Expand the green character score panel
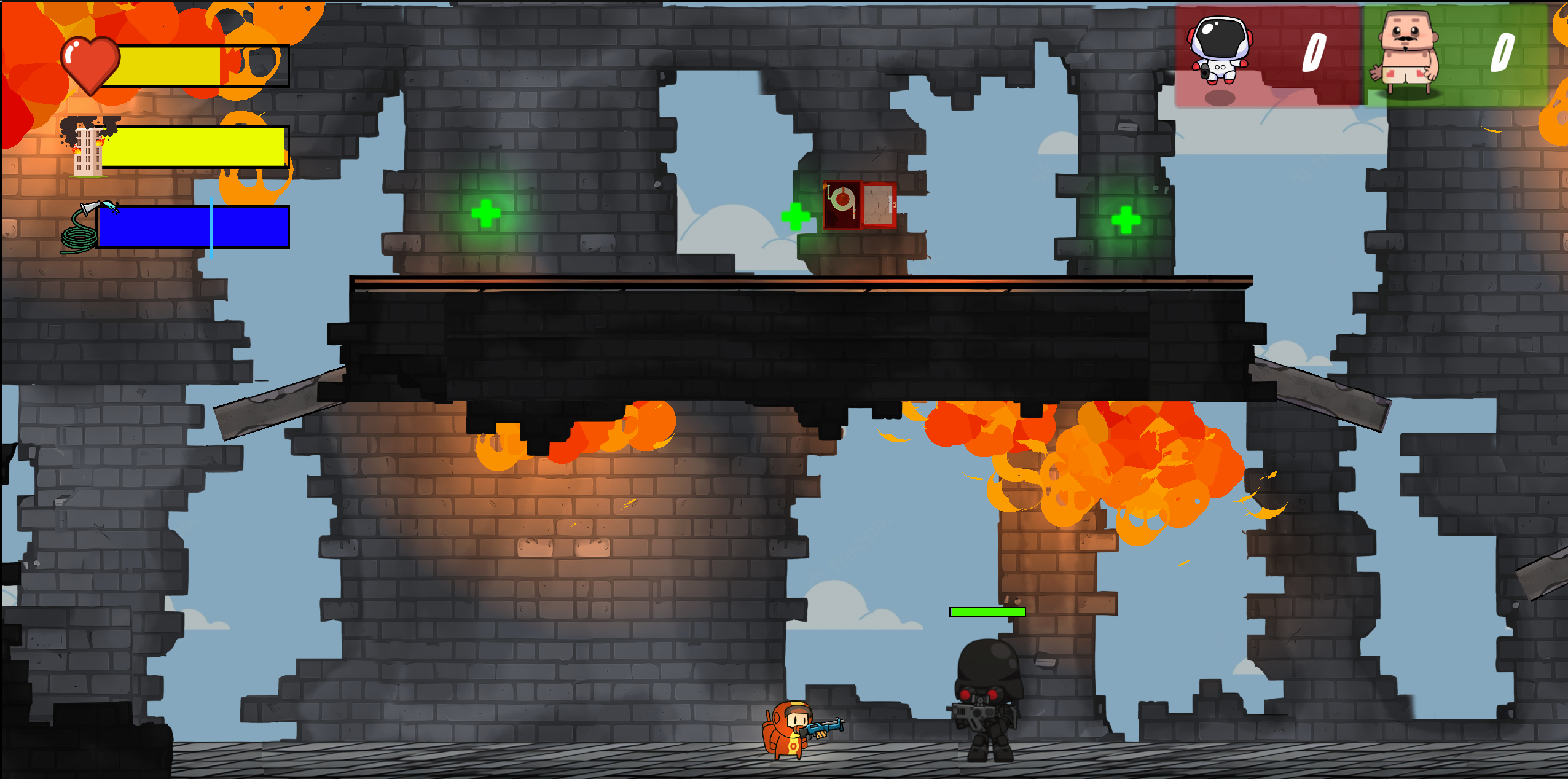The image size is (1568, 779). pos(1456,55)
